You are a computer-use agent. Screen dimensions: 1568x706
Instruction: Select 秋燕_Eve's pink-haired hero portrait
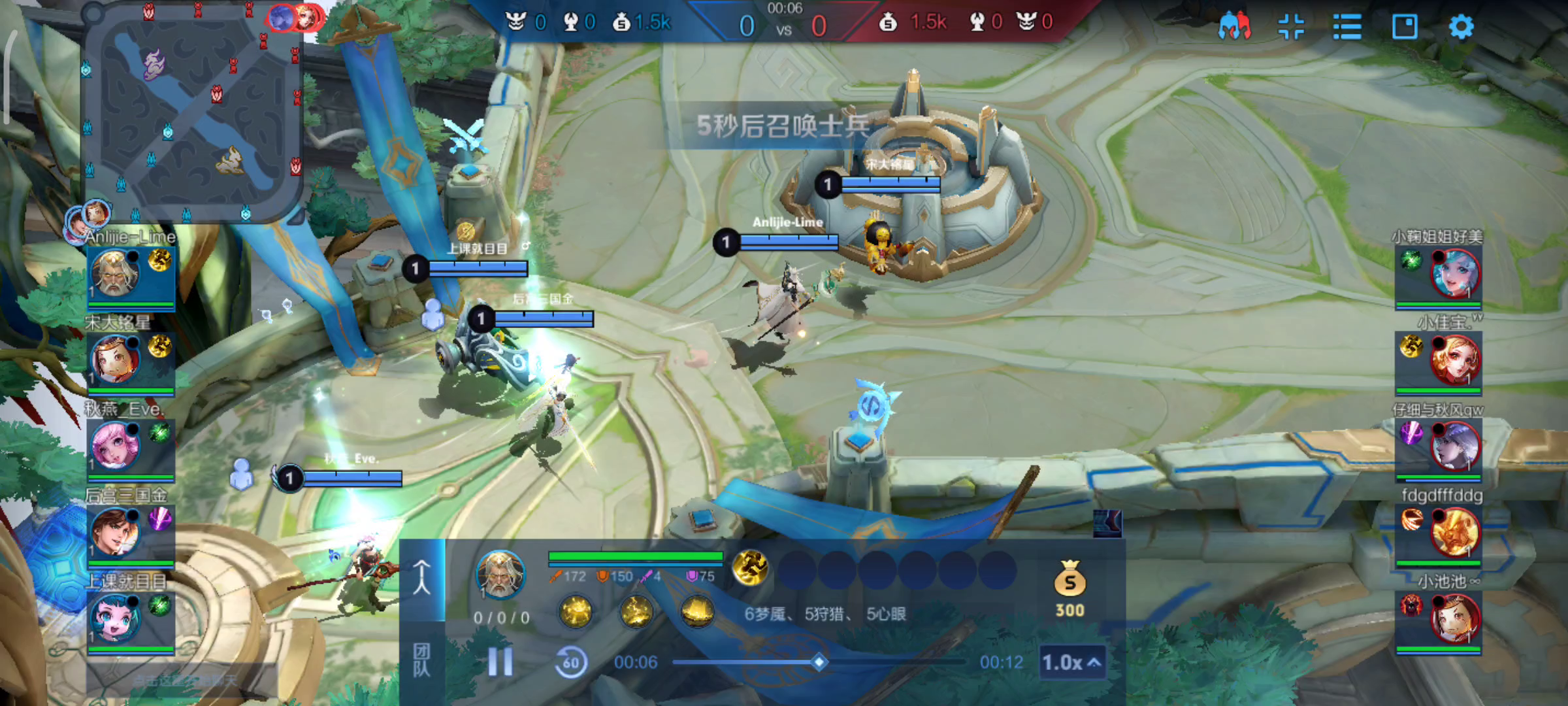coord(116,445)
